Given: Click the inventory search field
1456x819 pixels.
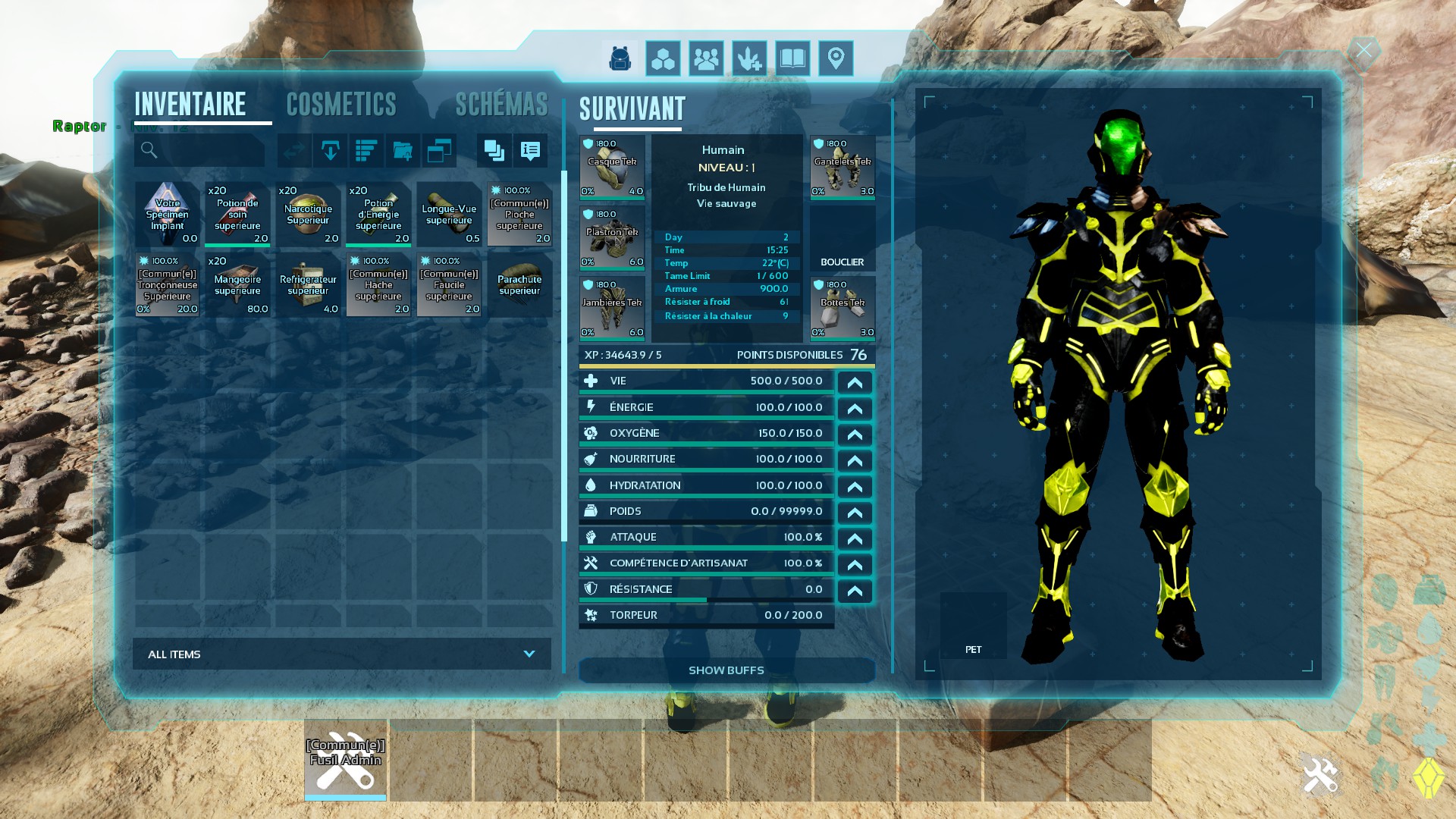Looking at the screenshot, I should coord(199,151).
